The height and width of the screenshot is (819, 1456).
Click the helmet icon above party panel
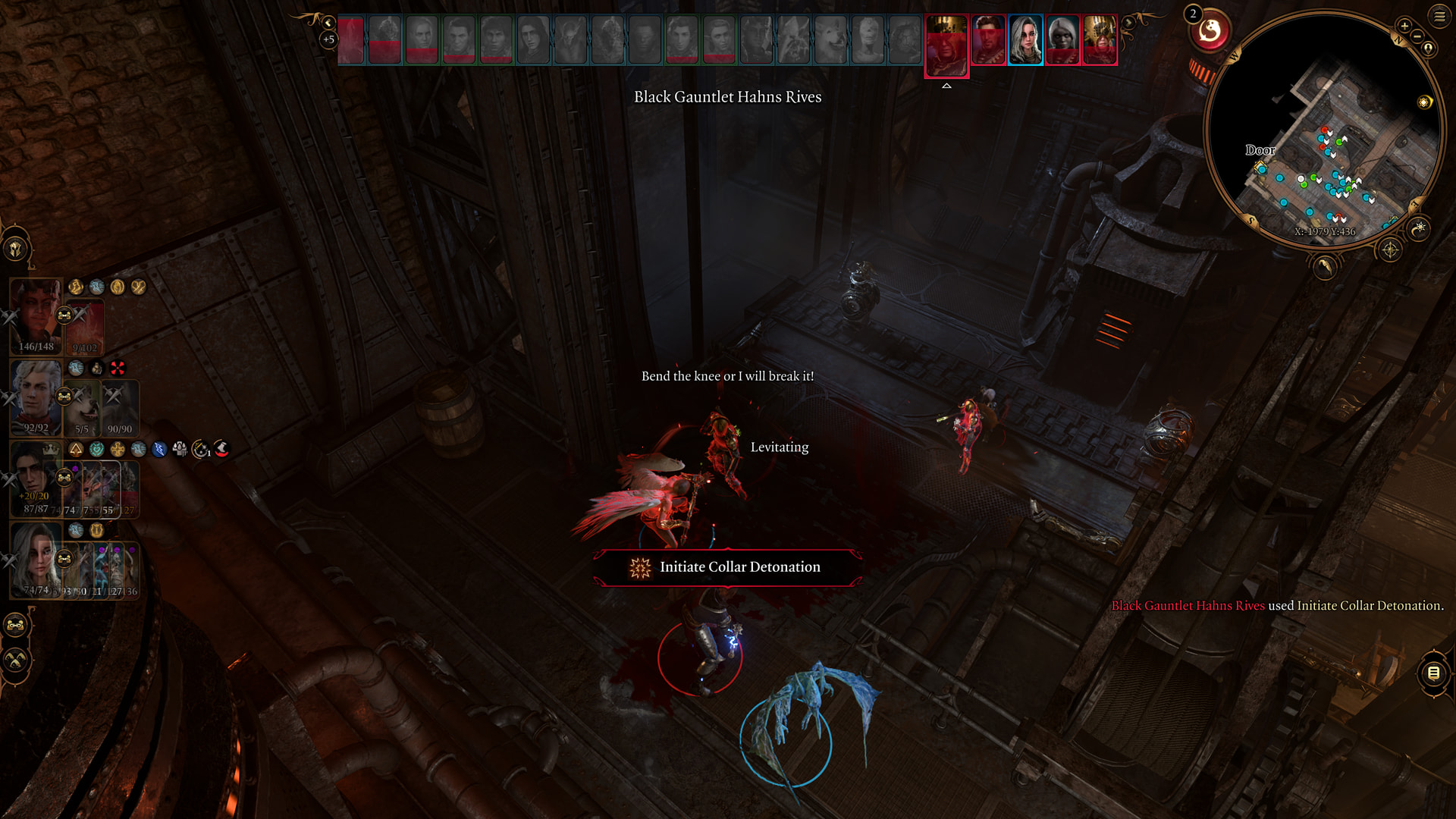coord(16,248)
